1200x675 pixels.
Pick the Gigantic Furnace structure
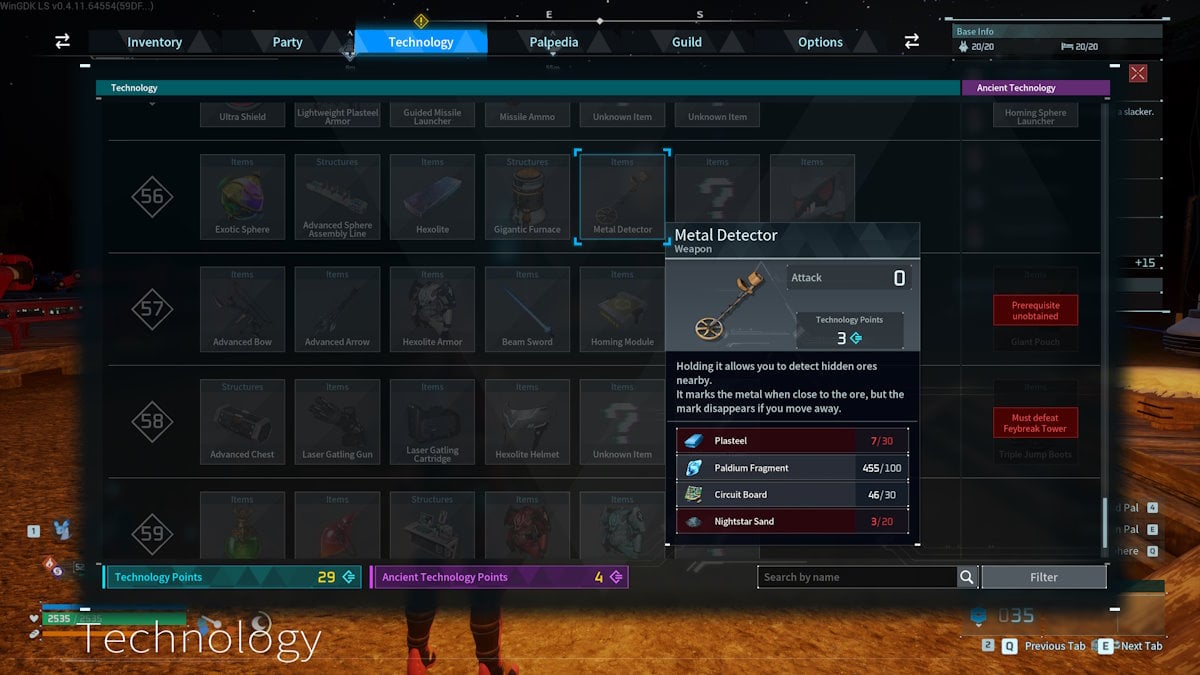(x=527, y=197)
